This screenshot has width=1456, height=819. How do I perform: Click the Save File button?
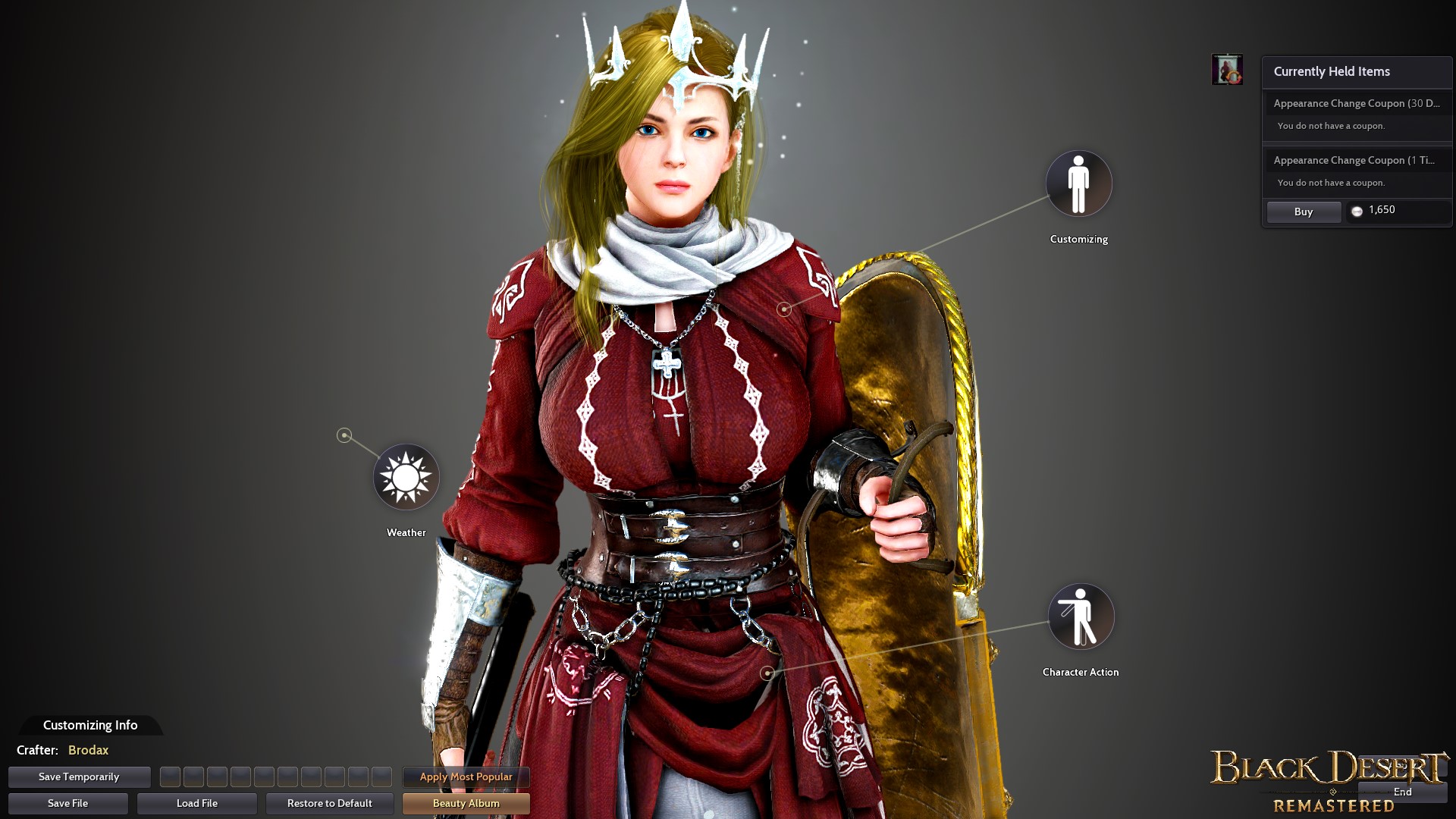[x=67, y=803]
